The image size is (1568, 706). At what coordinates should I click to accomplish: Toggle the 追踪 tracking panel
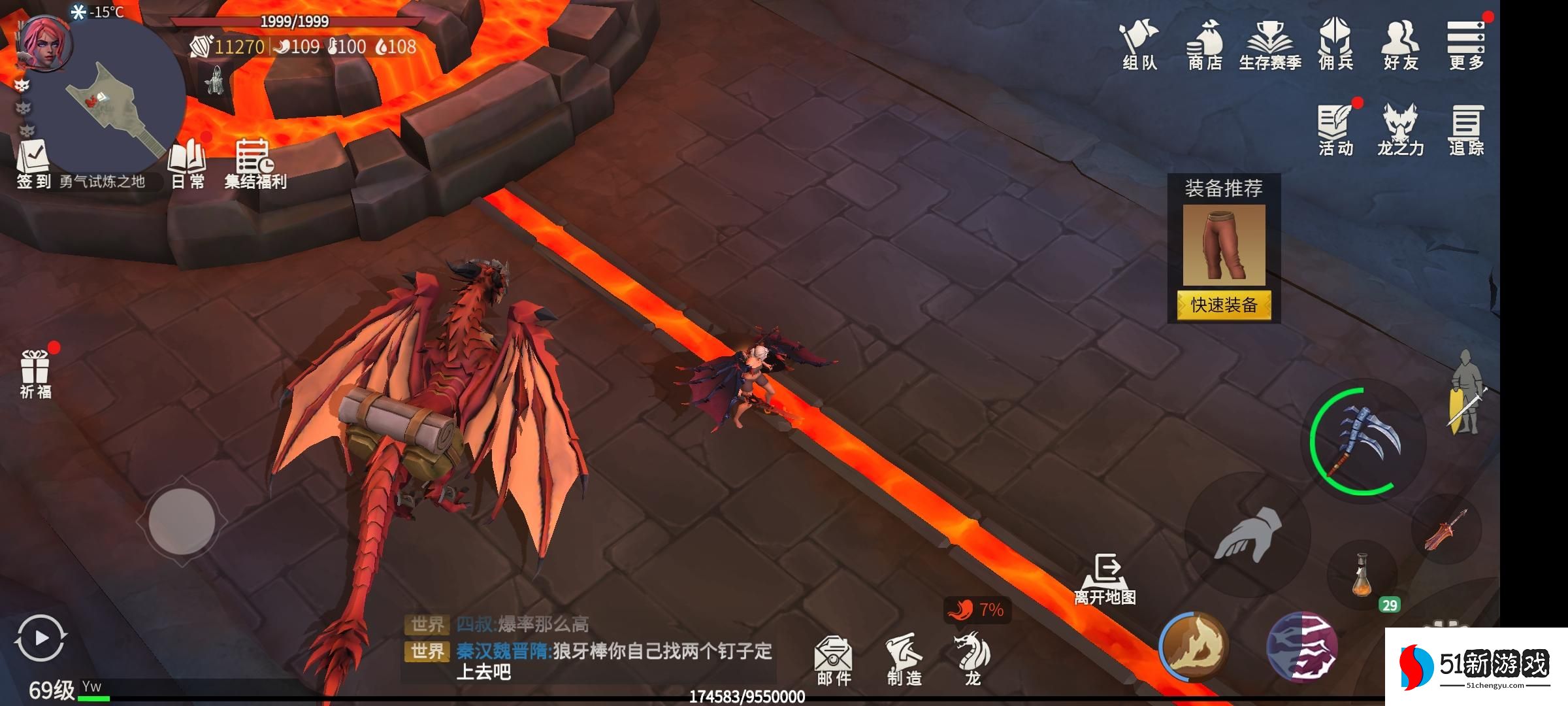tap(1466, 129)
